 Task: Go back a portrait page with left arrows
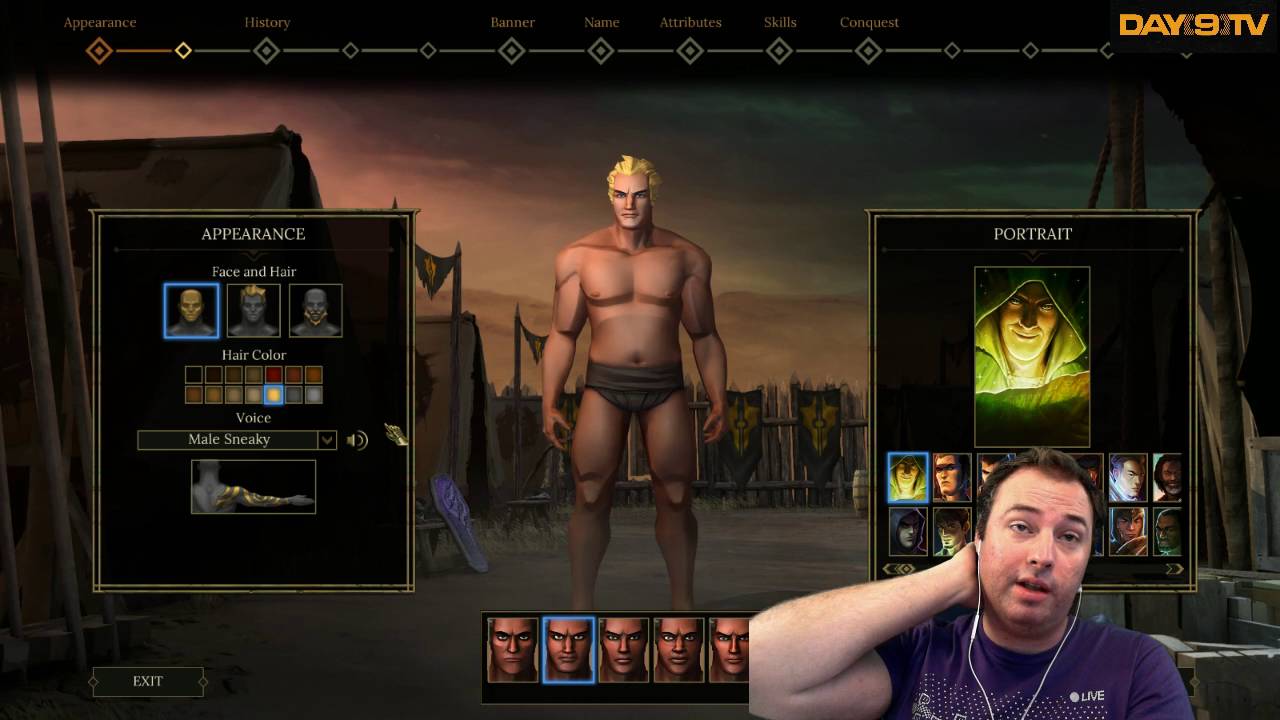pyautogui.click(x=893, y=566)
